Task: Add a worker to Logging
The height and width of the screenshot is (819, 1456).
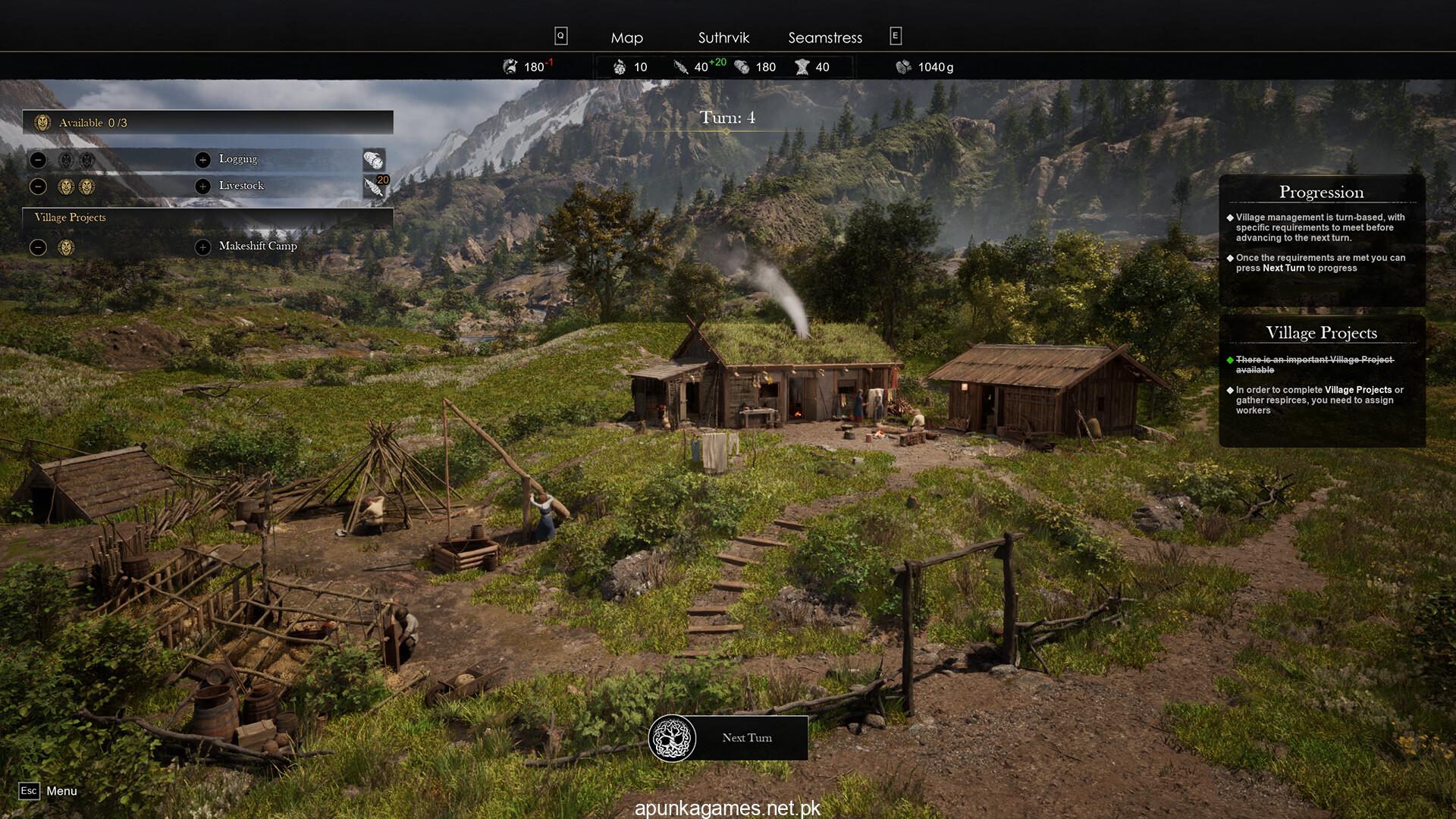Action: point(202,160)
